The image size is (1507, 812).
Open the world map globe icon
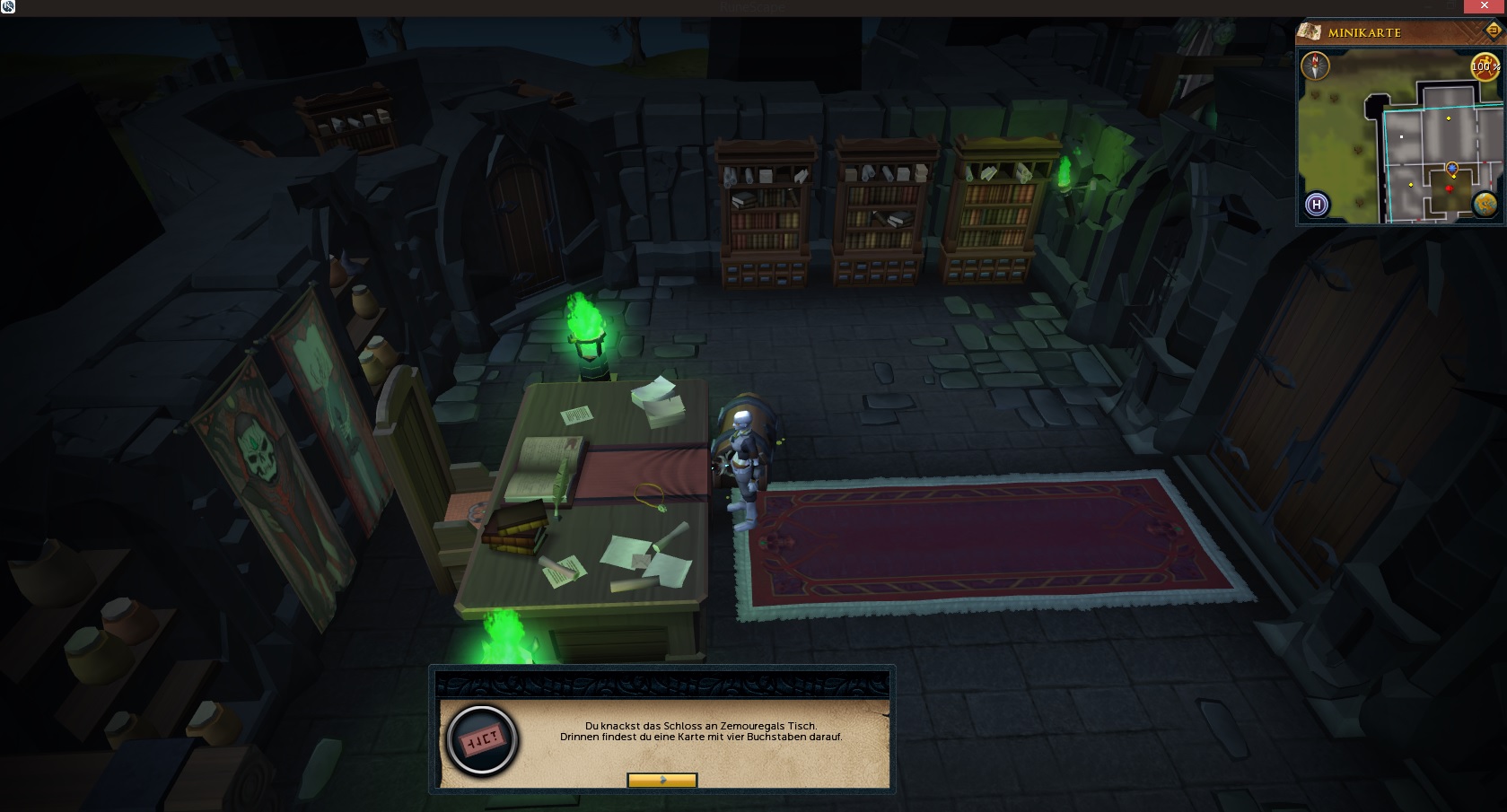[1485, 205]
